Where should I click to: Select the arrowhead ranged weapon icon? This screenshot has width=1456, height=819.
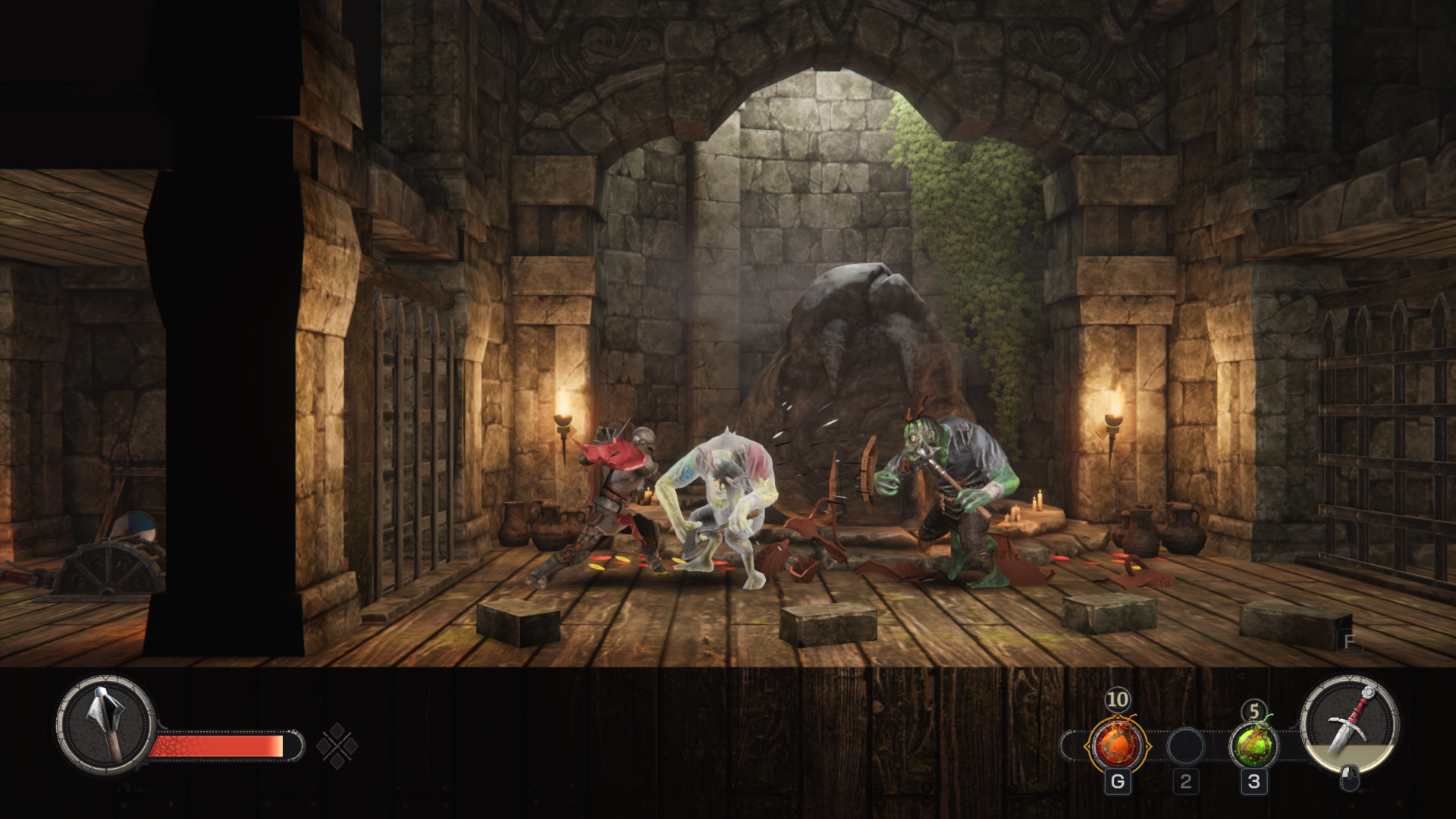point(105,724)
